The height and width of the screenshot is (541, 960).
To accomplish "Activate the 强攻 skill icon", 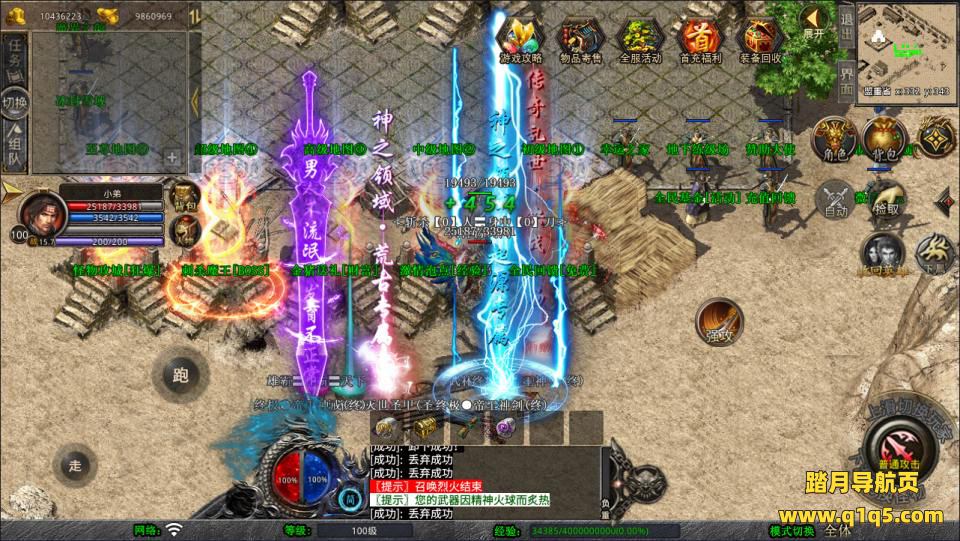I will (x=719, y=322).
